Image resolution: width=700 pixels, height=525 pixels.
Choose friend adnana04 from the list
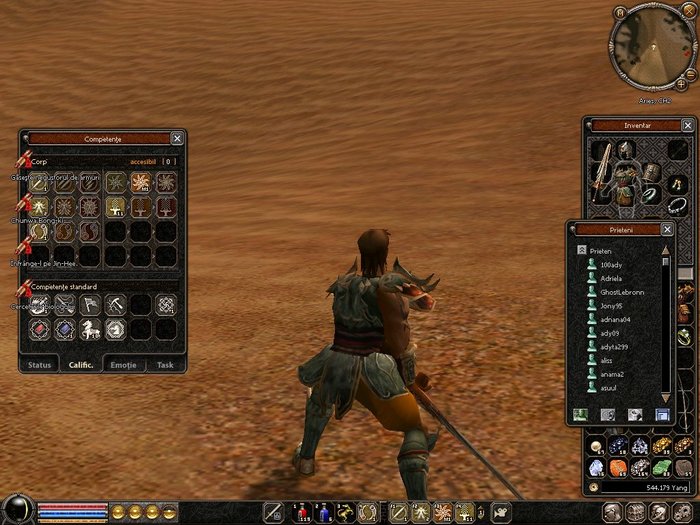click(x=619, y=319)
